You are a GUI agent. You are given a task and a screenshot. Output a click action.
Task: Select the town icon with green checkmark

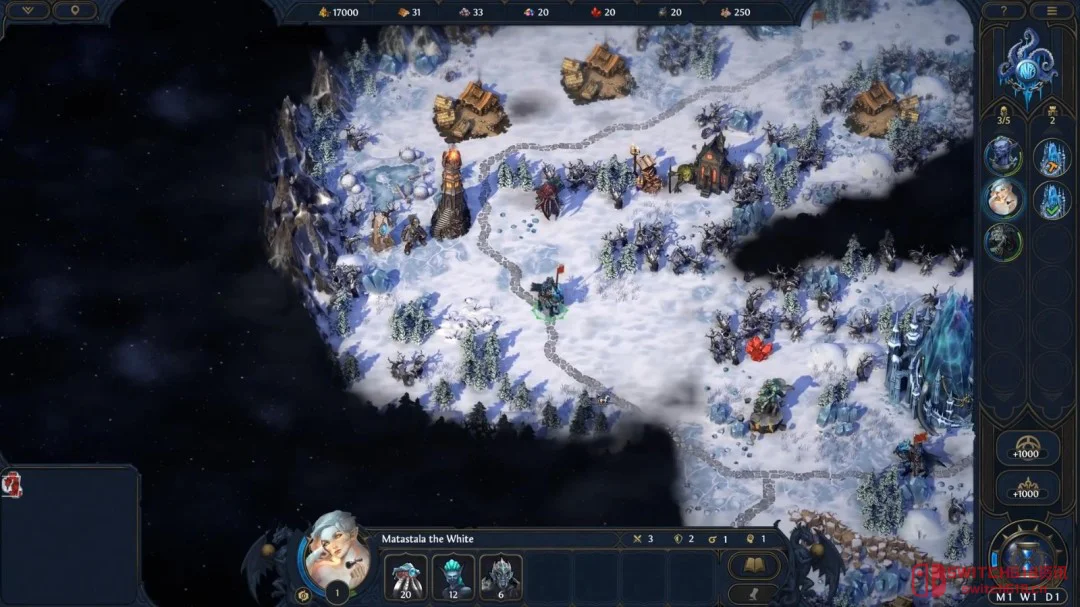(1052, 199)
